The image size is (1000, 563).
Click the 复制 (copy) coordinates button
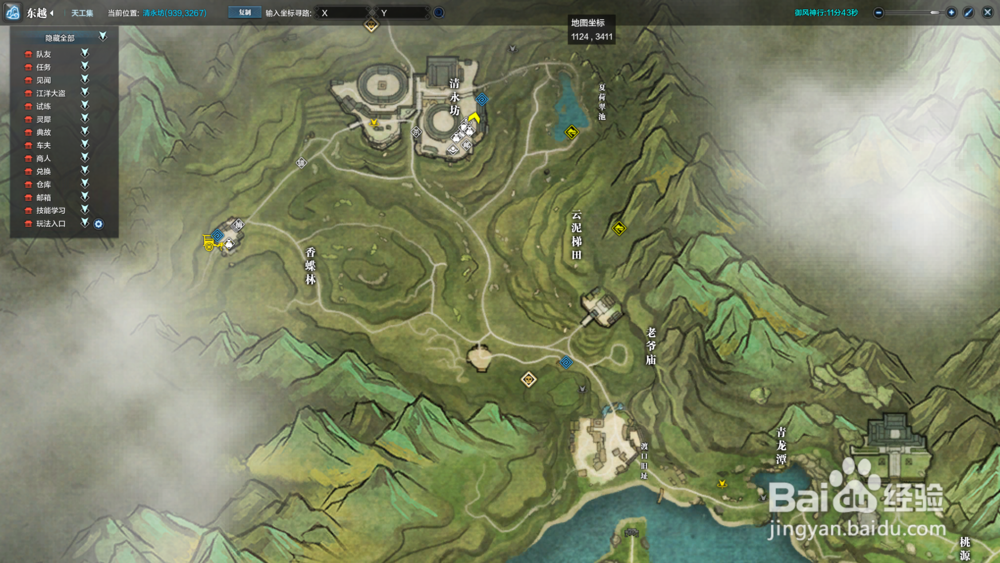[245, 13]
